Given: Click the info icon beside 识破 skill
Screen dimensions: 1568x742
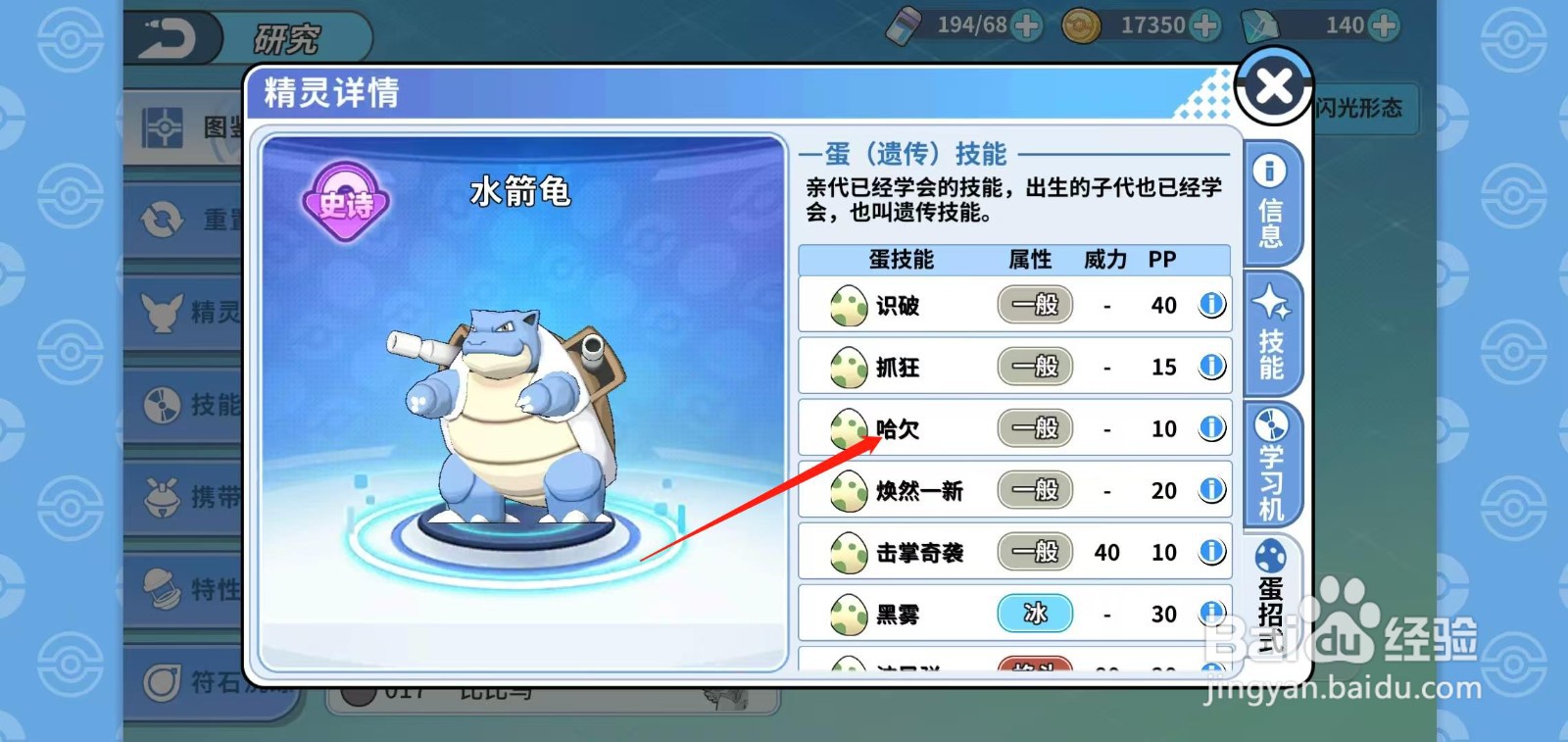Looking at the screenshot, I should pos(1210,305).
